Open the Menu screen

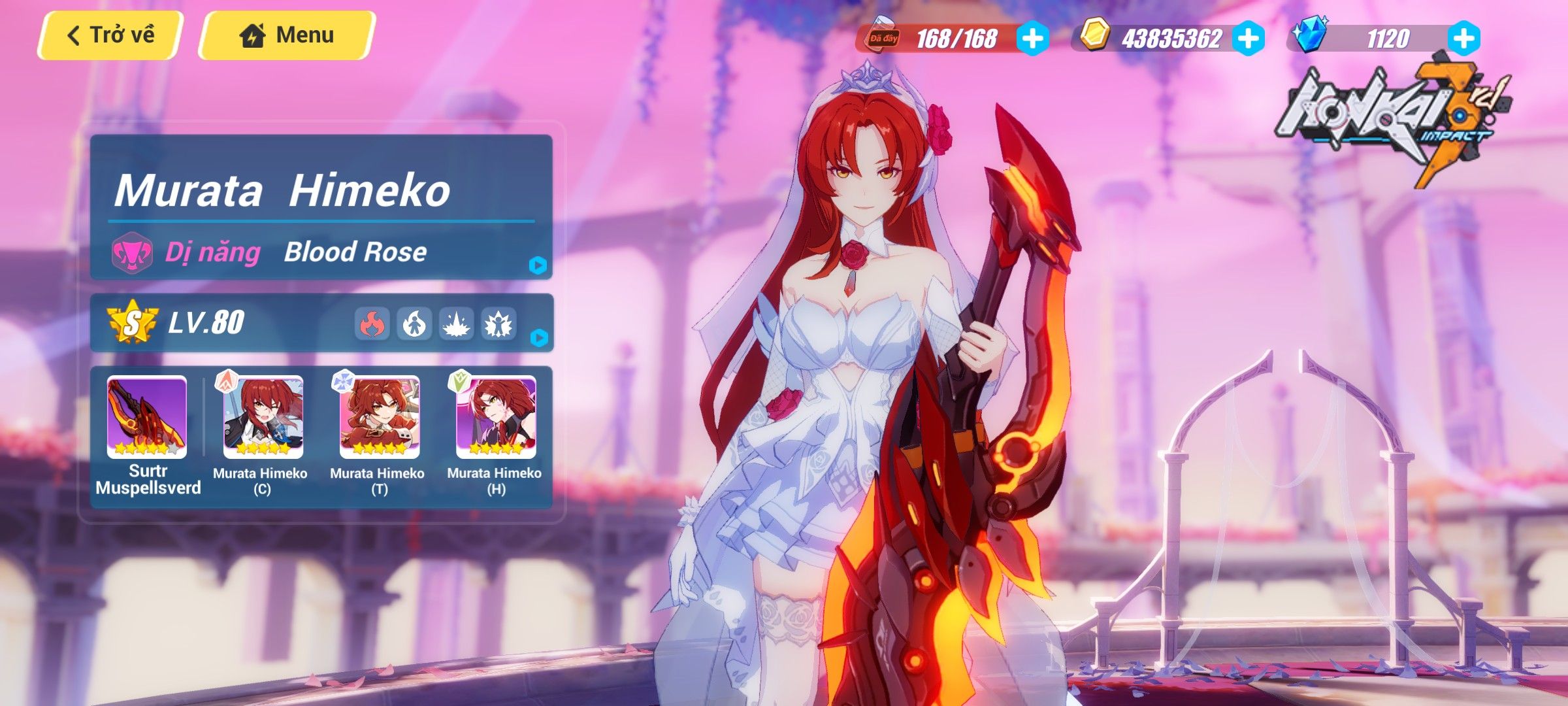287,35
